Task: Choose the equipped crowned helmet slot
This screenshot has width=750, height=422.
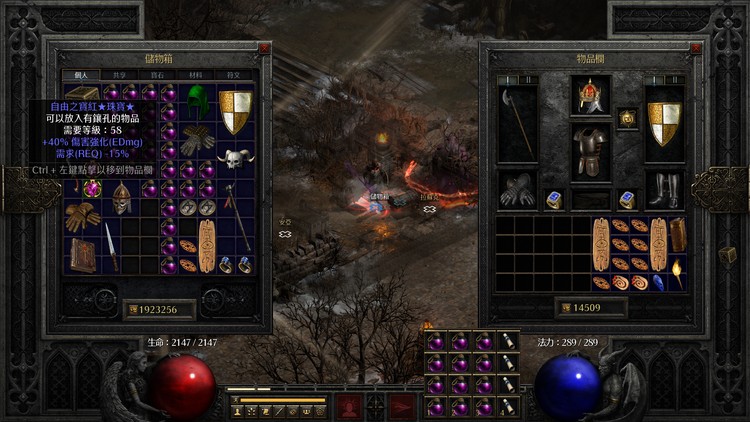Action: coord(590,96)
